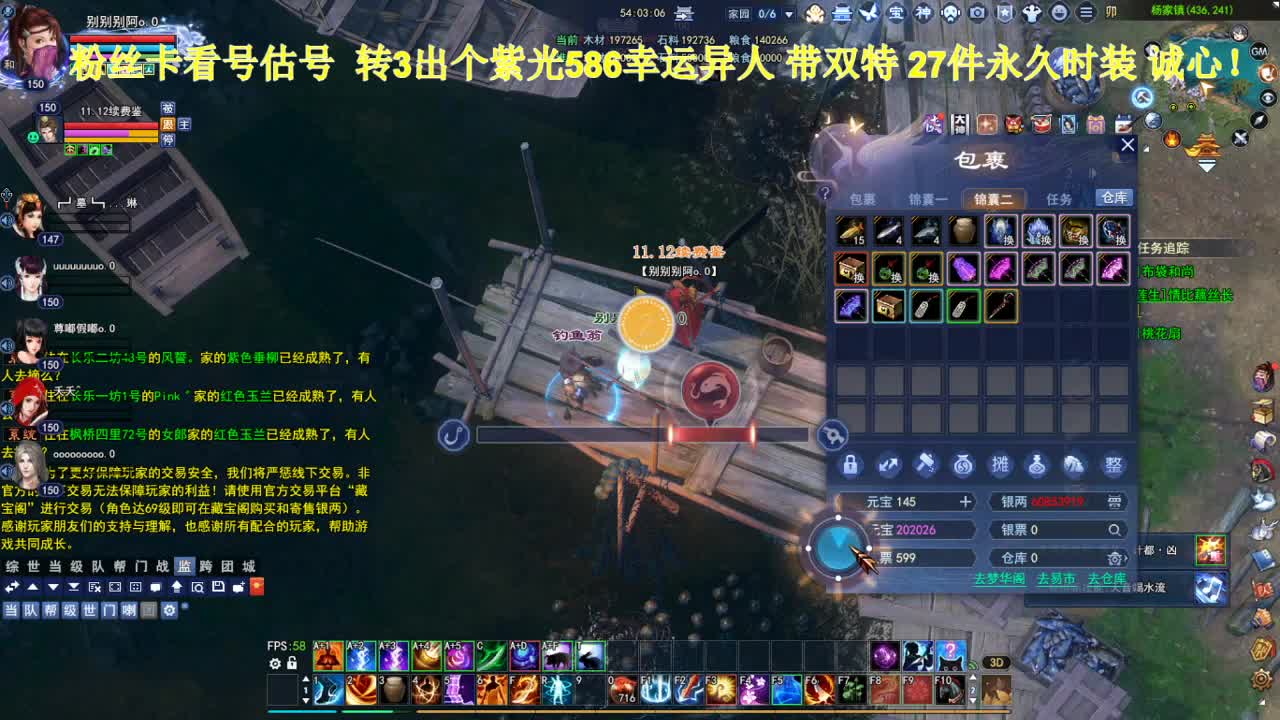Open 去易市 from the bag panel
The image size is (1280, 720).
coord(1055,579)
